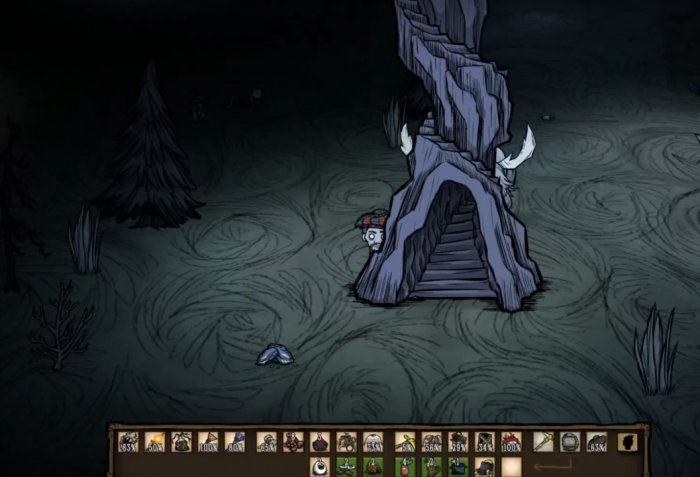The height and width of the screenshot is (477, 700).
Task: Select the white round item in the lower row
Action: 320,467
